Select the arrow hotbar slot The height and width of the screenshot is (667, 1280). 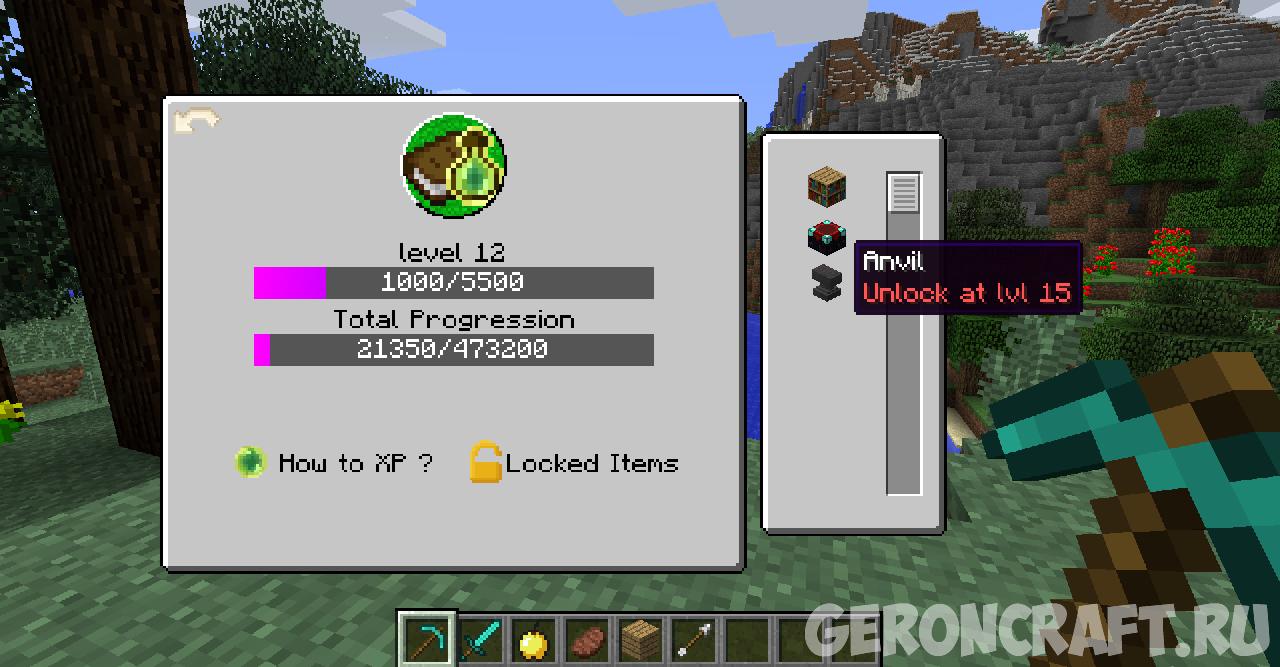694,639
